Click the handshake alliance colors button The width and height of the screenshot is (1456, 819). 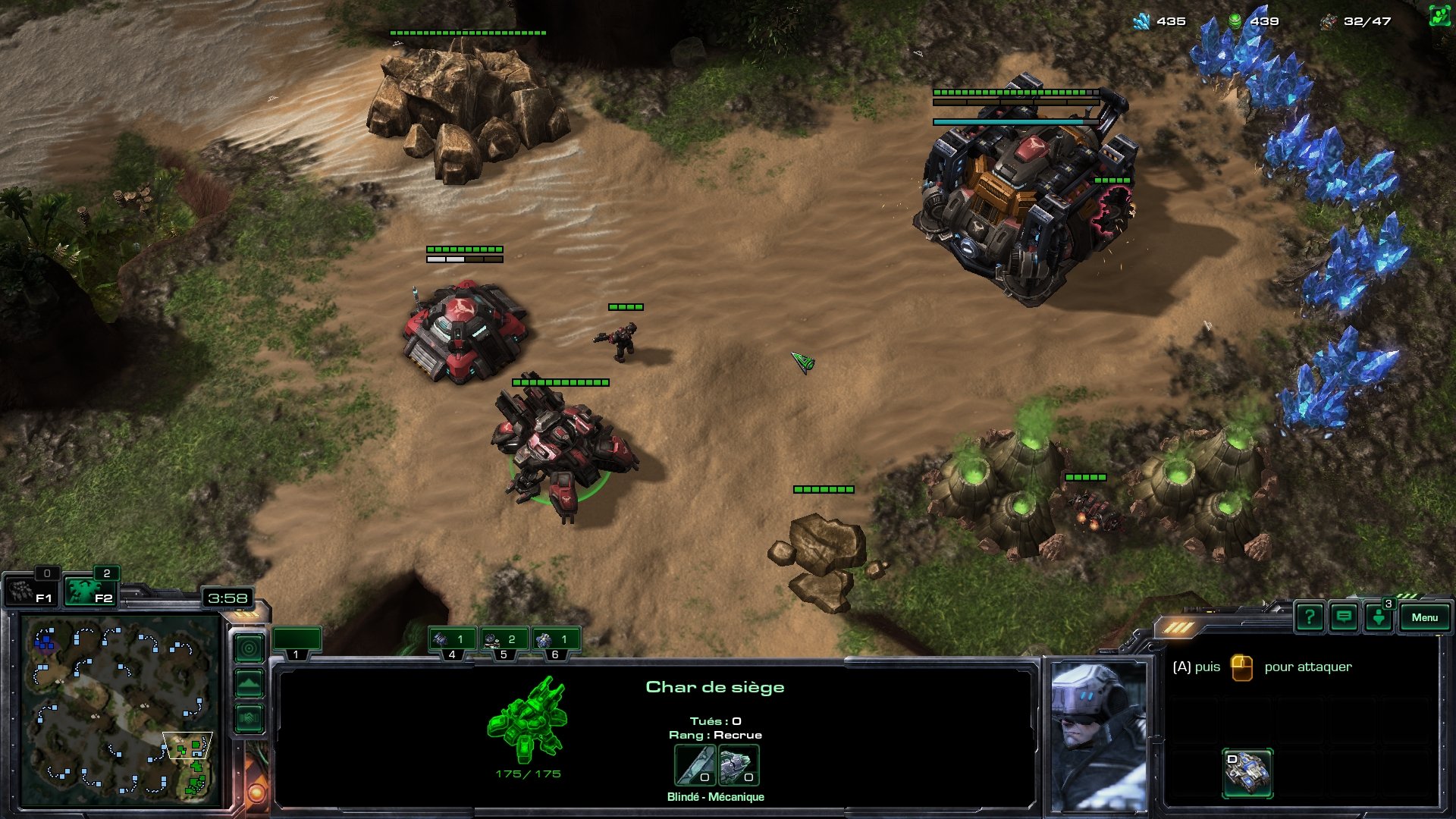point(249,717)
